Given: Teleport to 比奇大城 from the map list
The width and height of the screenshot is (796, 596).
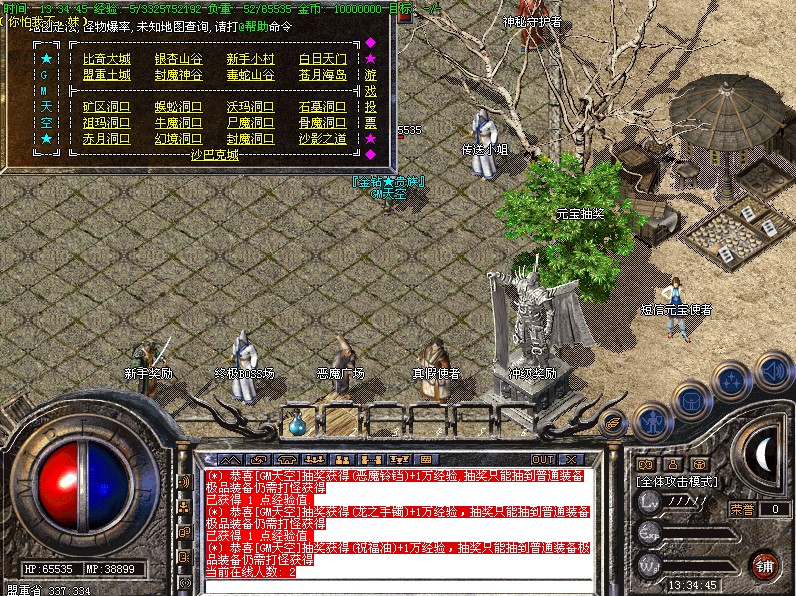Looking at the screenshot, I should [x=106, y=60].
